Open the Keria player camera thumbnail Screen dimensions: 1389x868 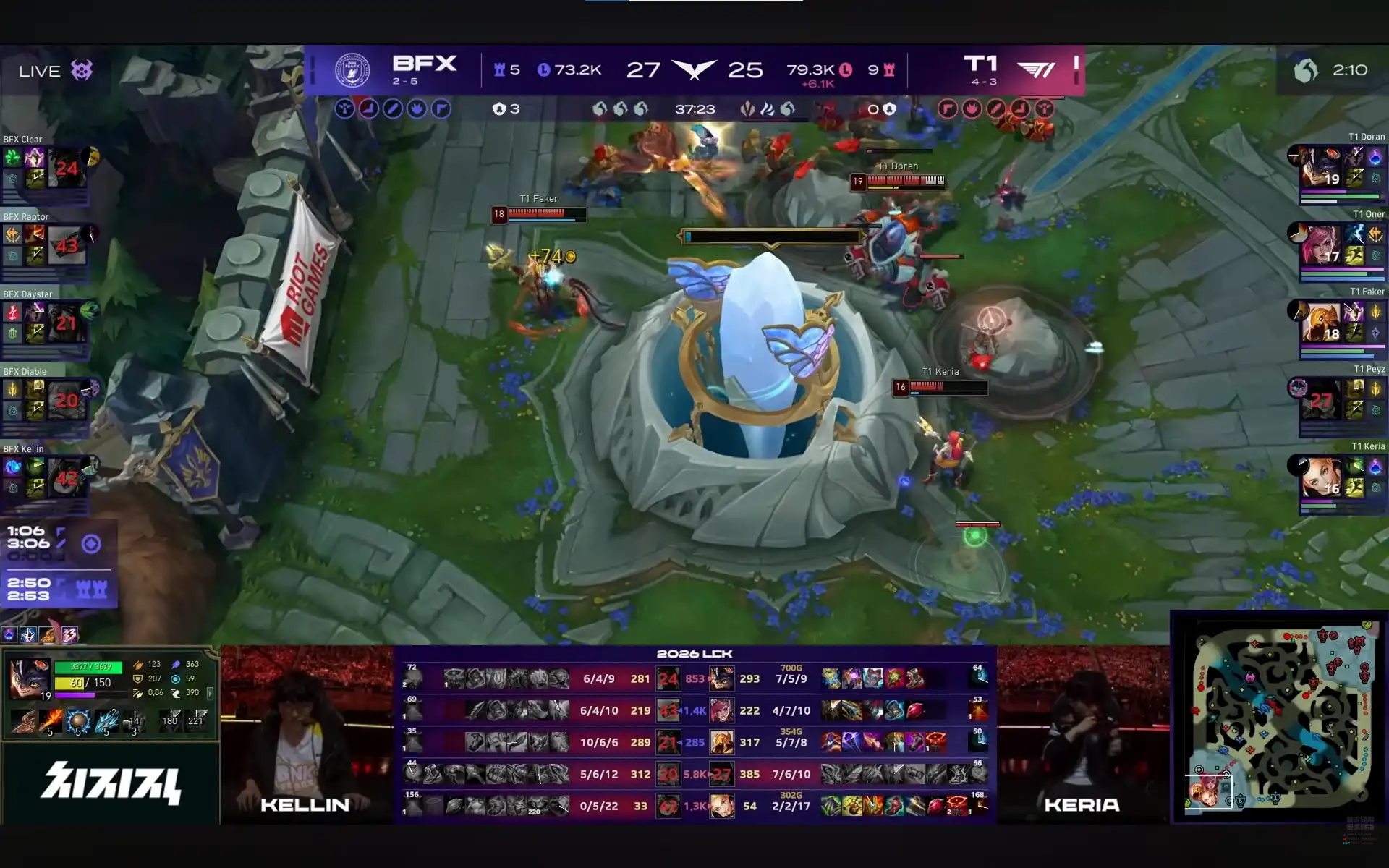(1083, 734)
